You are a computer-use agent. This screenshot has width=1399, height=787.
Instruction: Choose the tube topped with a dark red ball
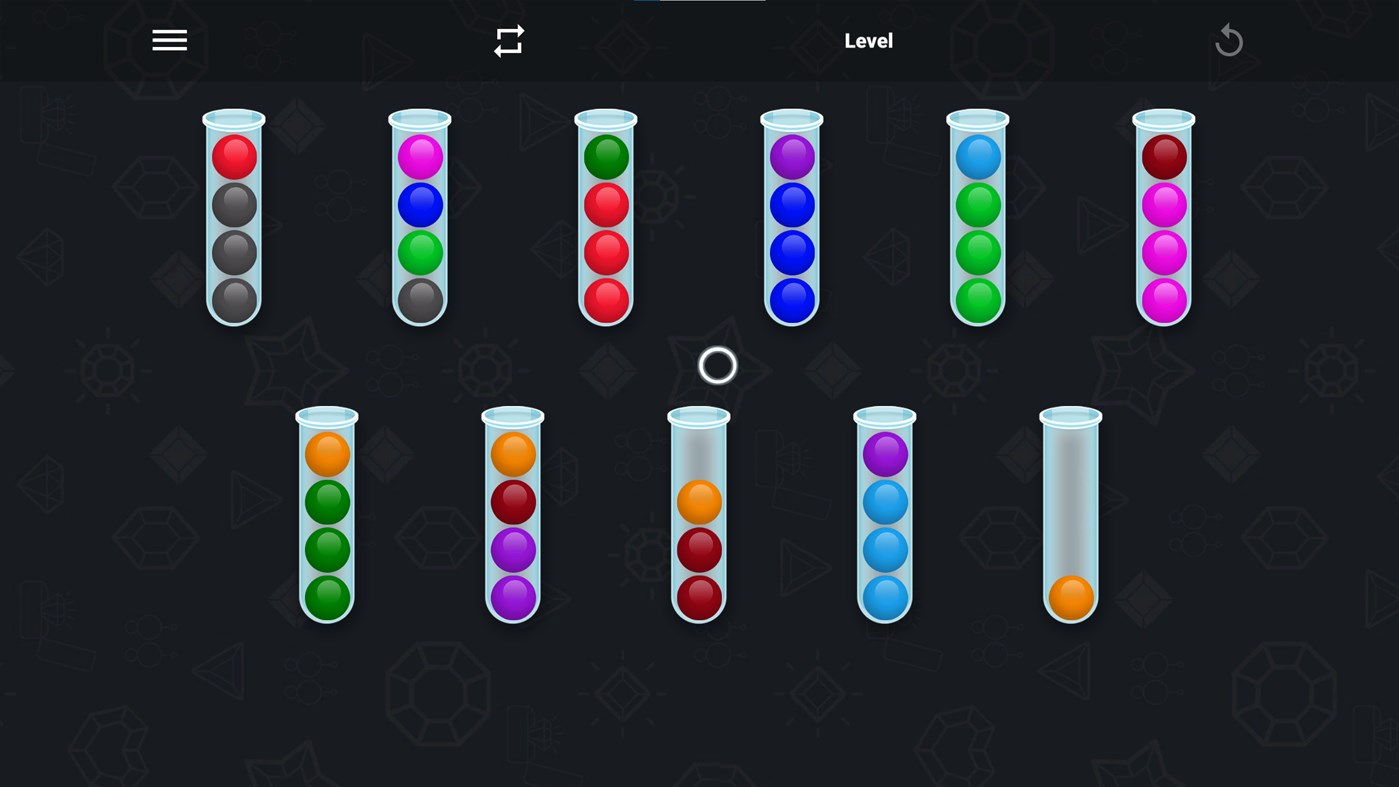(1163, 157)
